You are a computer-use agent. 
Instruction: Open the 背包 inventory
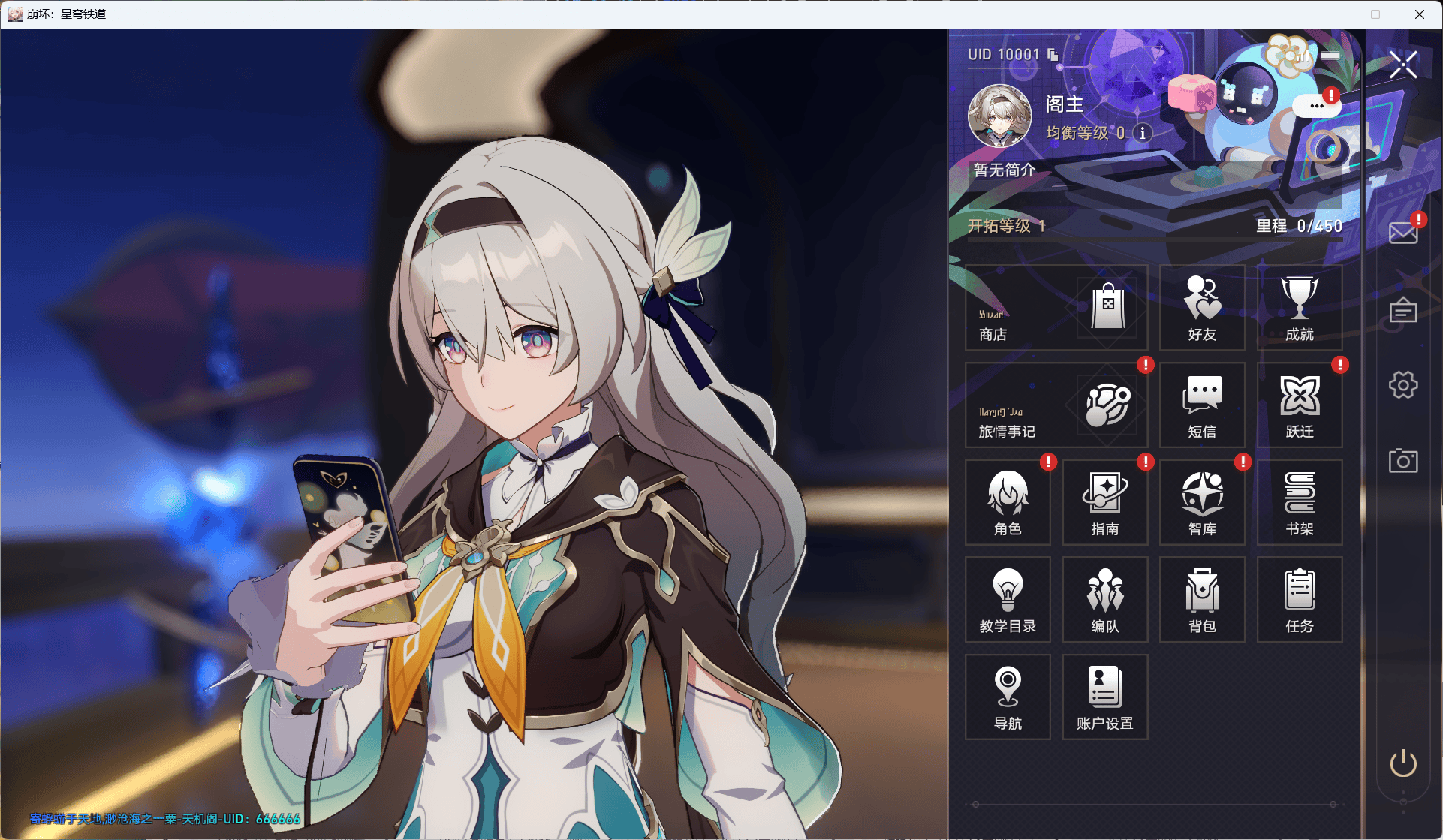click(x=1202, y=600)
